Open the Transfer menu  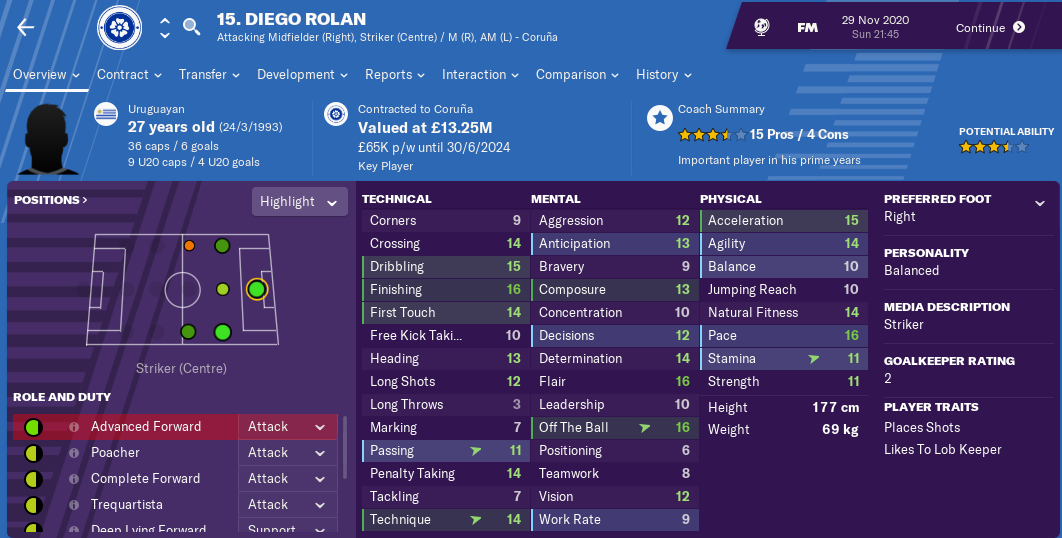point(209,75)
